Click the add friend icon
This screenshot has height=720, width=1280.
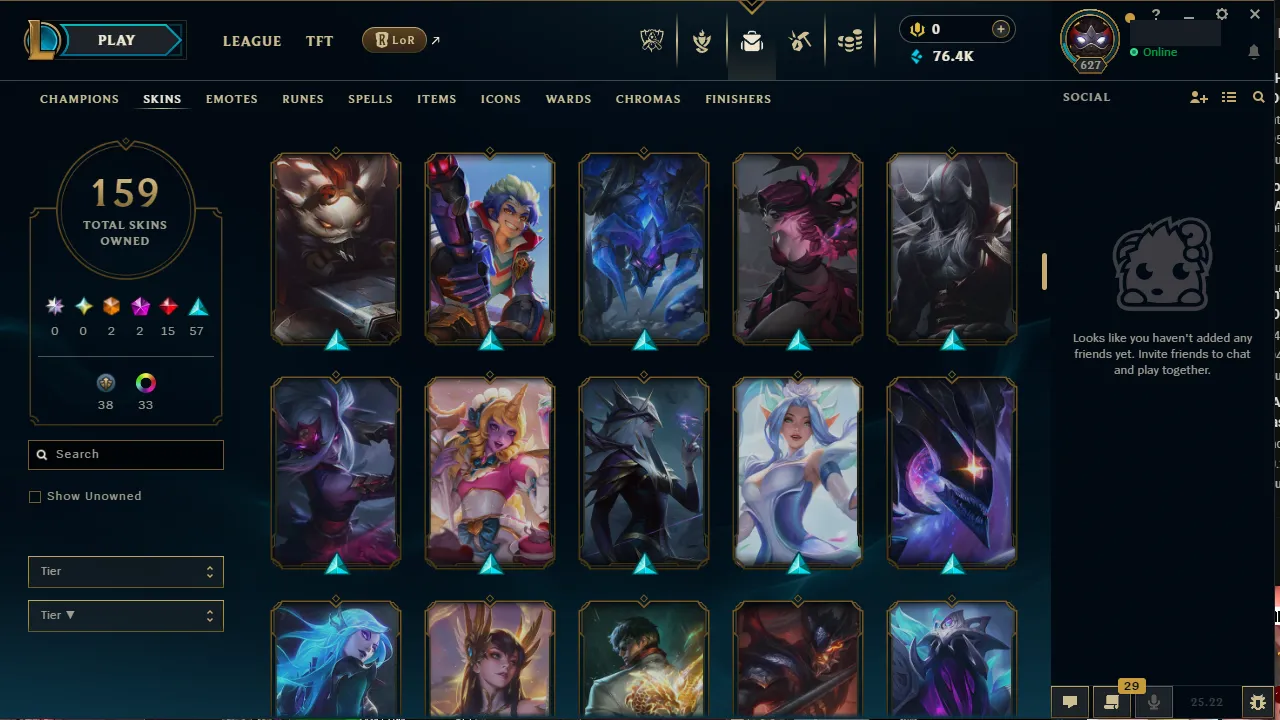(1198, 97)
